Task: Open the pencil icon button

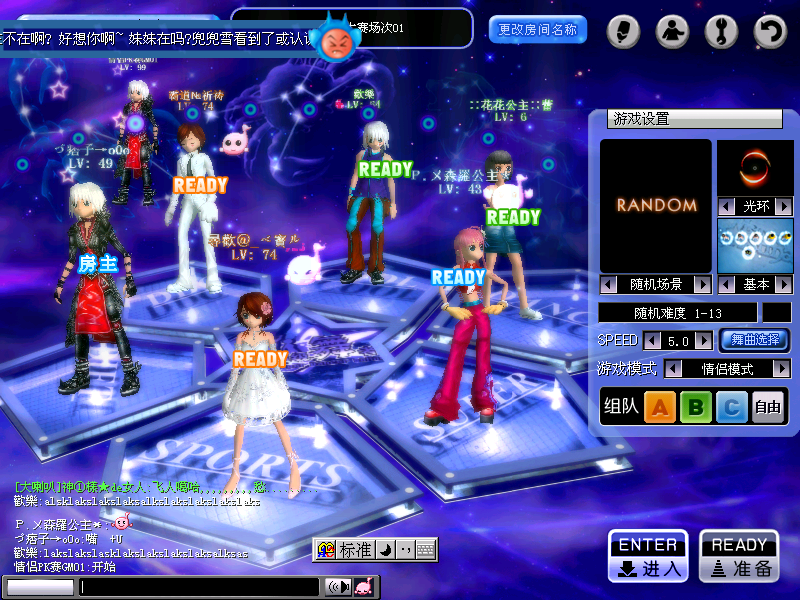Action: (x=622, y=32)
